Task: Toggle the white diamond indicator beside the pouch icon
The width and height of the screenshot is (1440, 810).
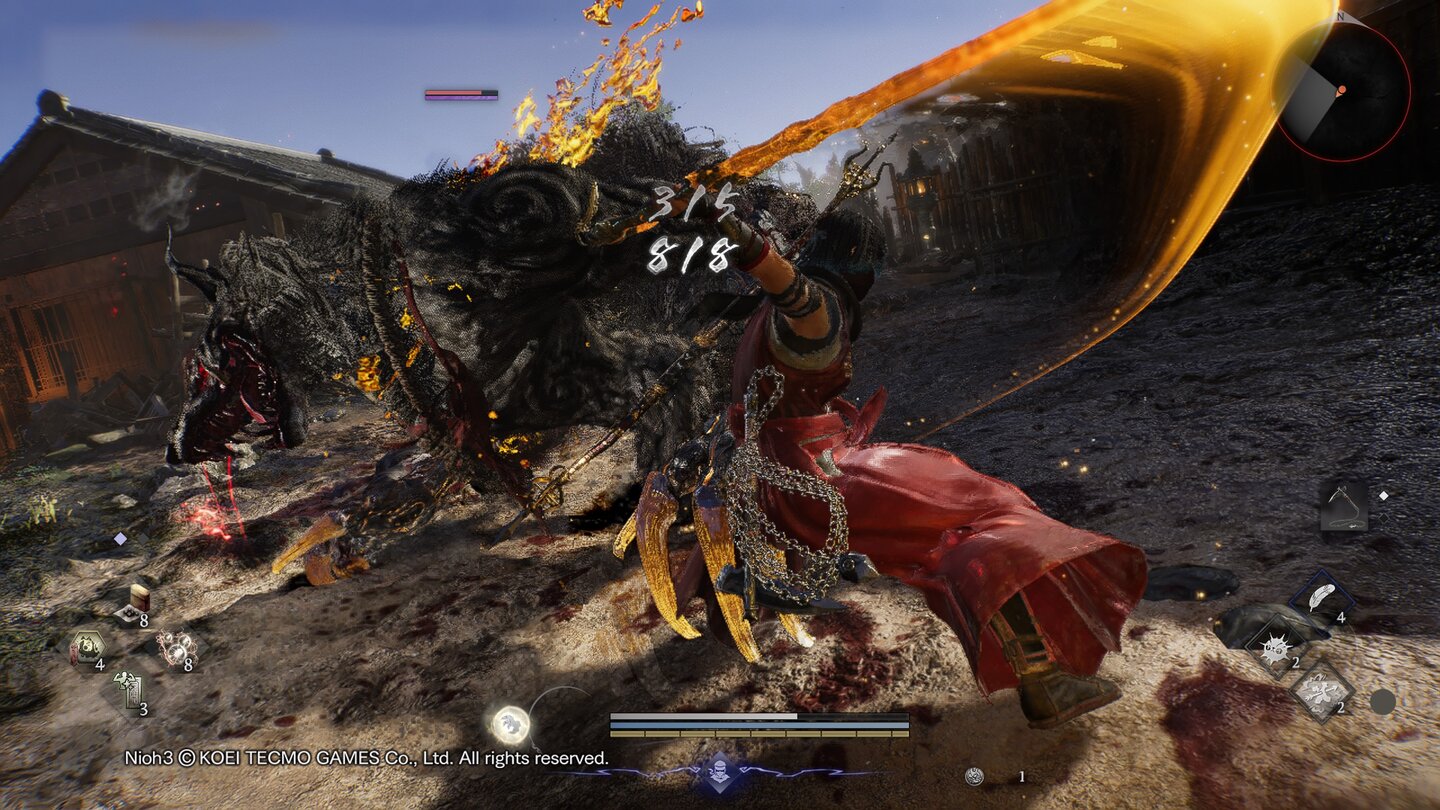Action: pos(1385,495)
